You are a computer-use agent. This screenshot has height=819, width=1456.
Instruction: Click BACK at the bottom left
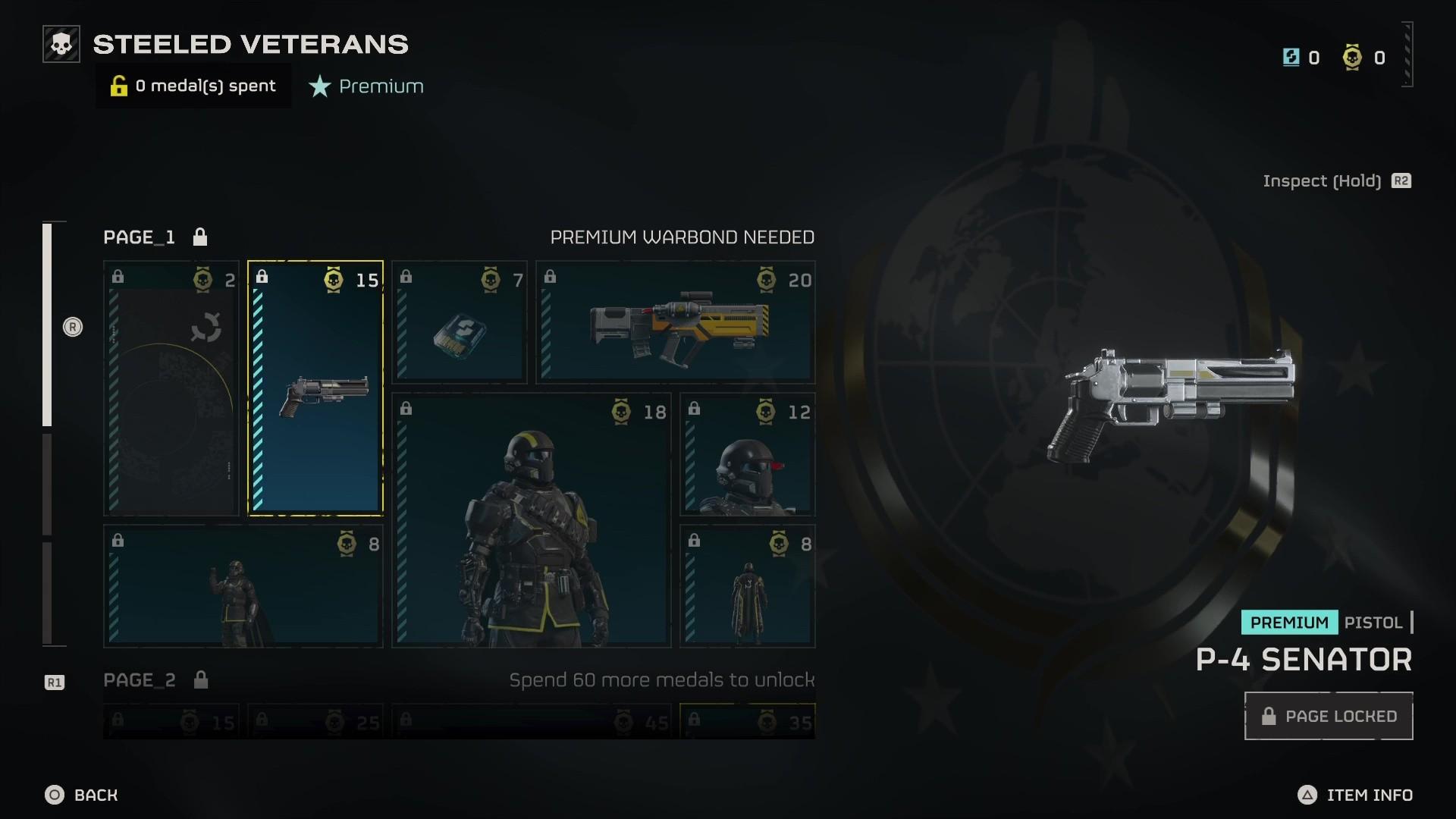tap(83, 795)
